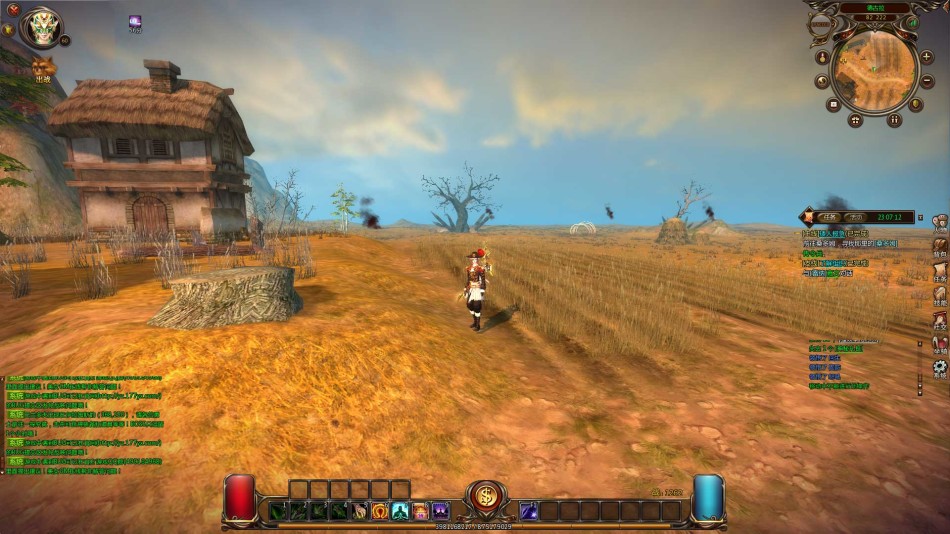Screen dimensions: 950x534
Task: Use the cyan meditating figure skill
Action: [400, 511]
